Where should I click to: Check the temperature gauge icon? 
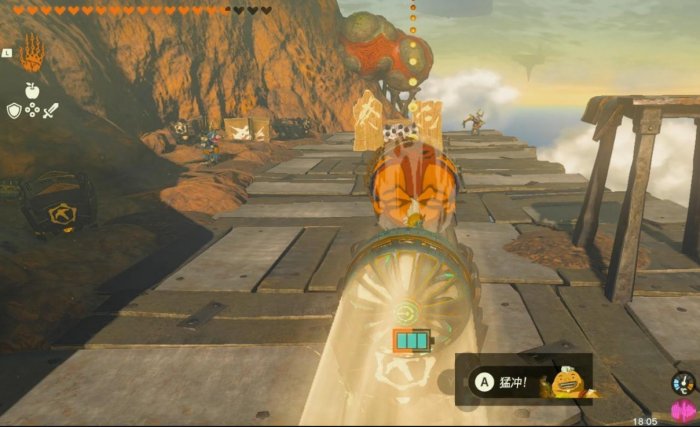click(x=683, y=383)
